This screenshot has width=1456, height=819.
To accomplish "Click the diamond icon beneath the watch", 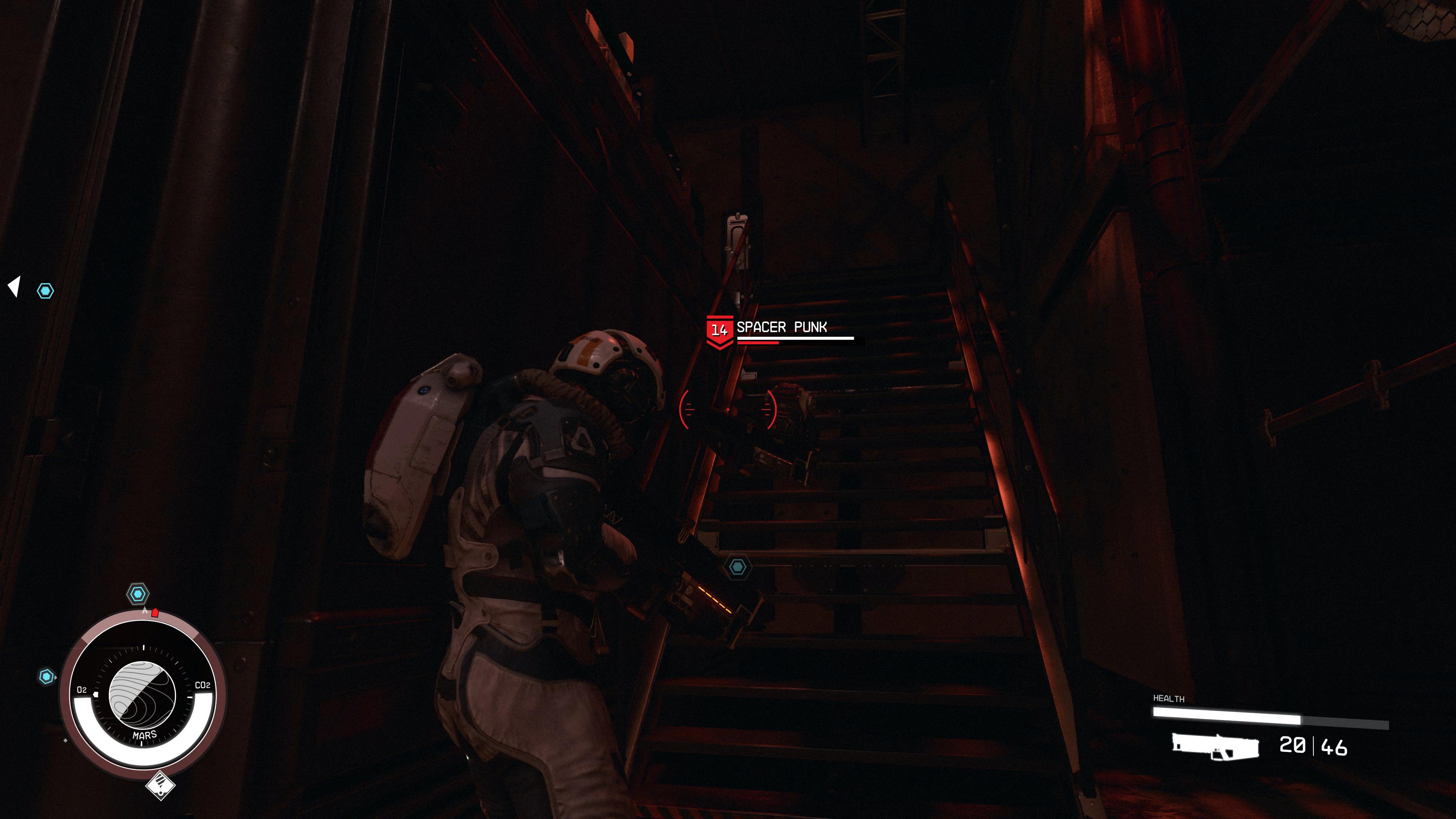I will (x=160, y=784).
